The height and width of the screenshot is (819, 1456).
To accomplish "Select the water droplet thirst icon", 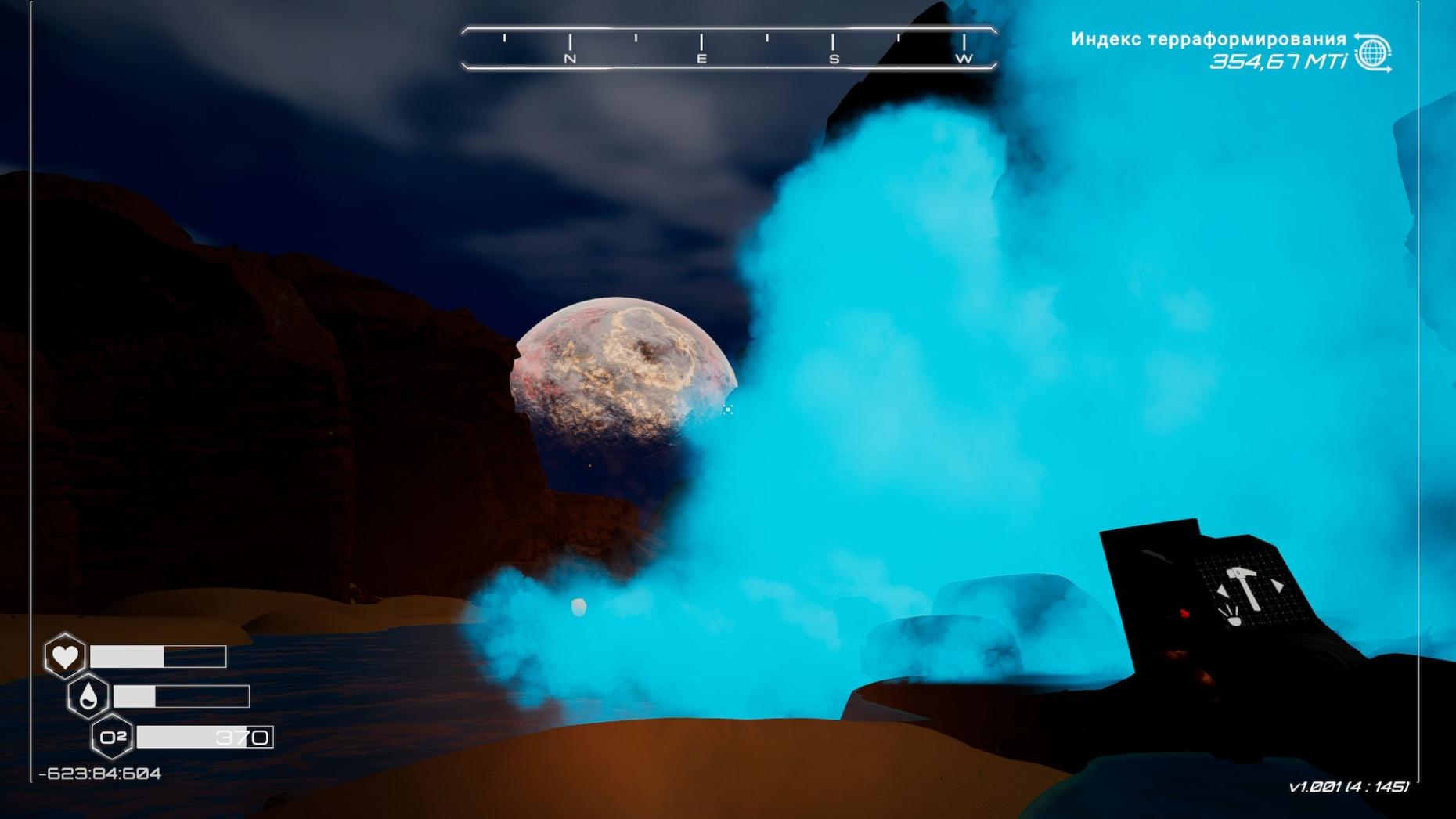I will click(x=88, y=695).
